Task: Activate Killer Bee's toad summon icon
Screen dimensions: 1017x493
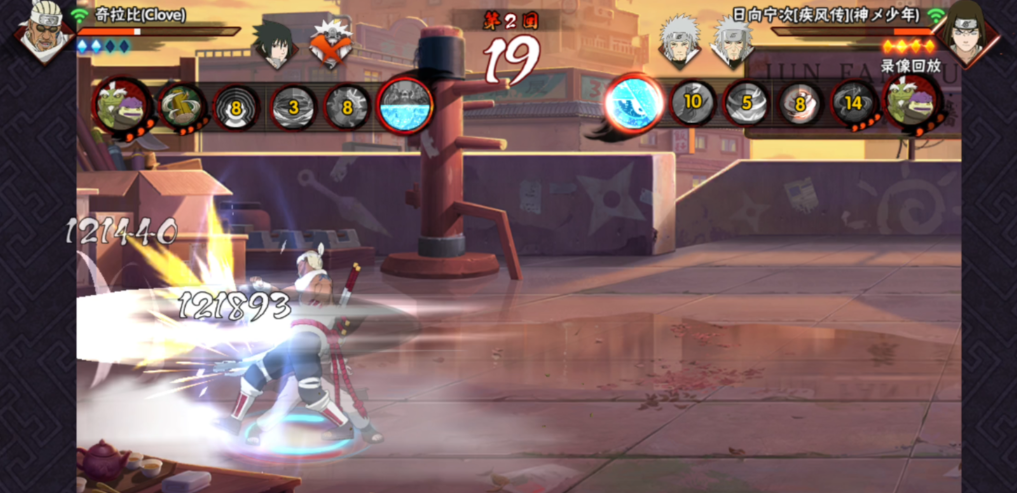Action: (122, 104)
